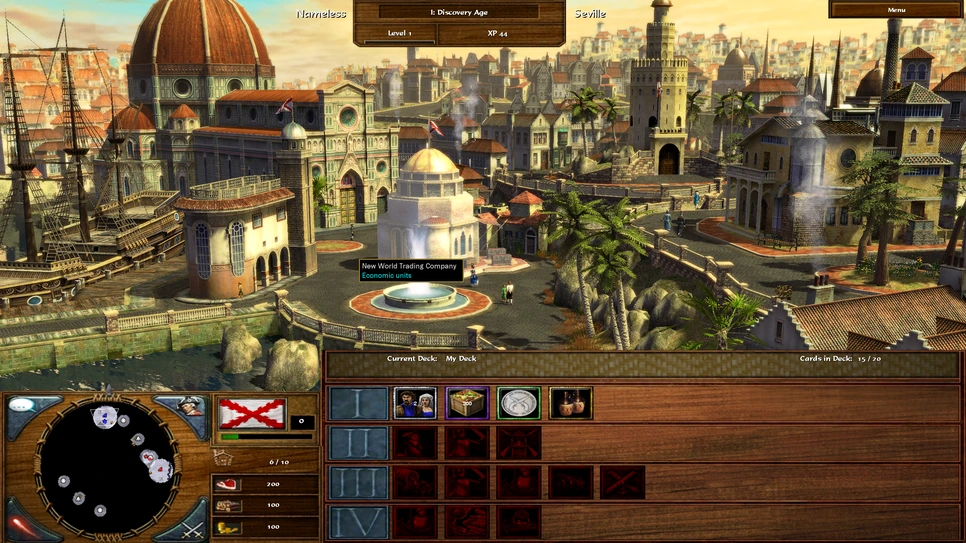Image resolution: width=966 pixels, height=543 pixels.
Task: Switch to the Age I card row
Action: [x=358, y=403]
